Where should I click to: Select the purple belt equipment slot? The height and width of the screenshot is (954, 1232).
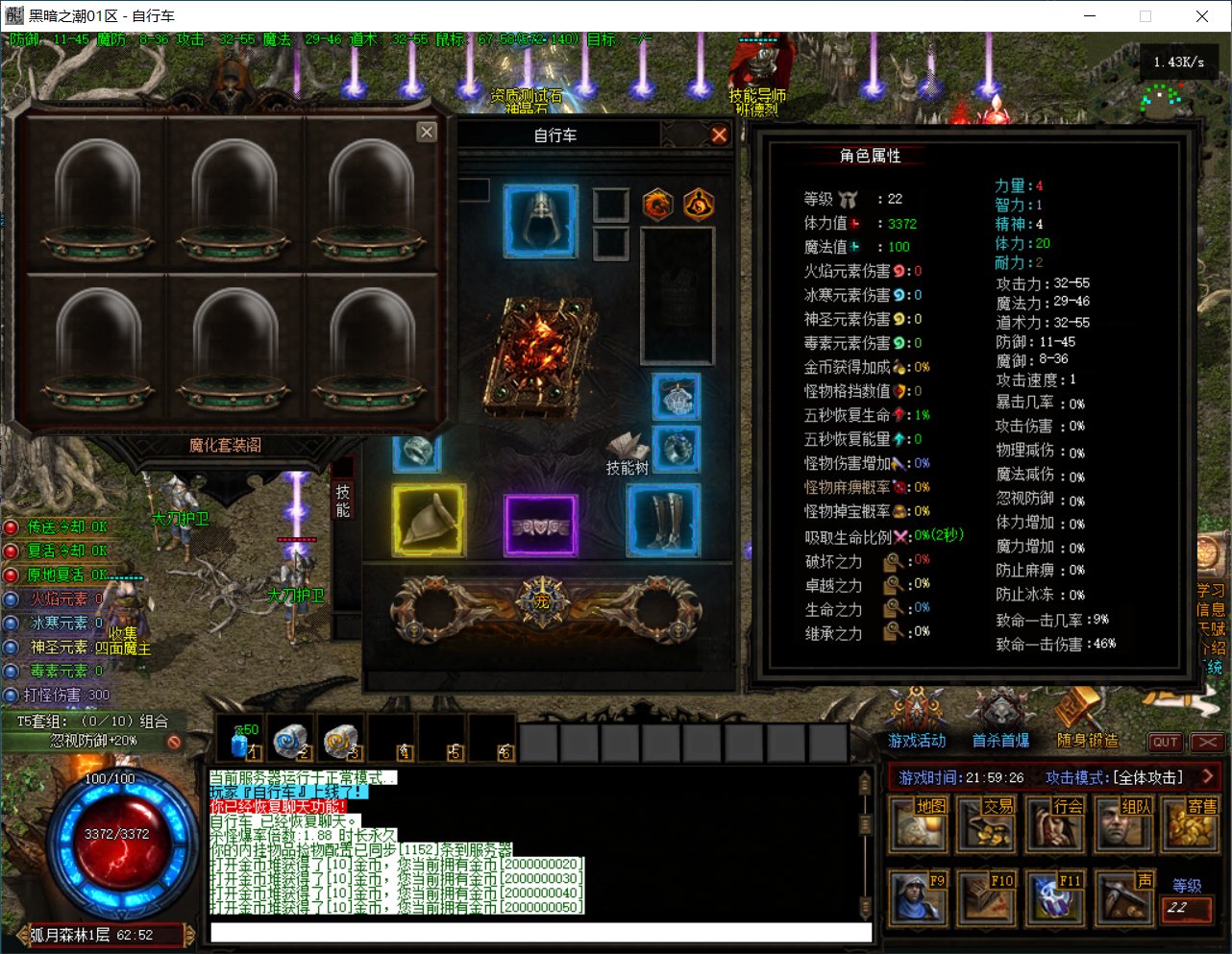coord(541,525)
